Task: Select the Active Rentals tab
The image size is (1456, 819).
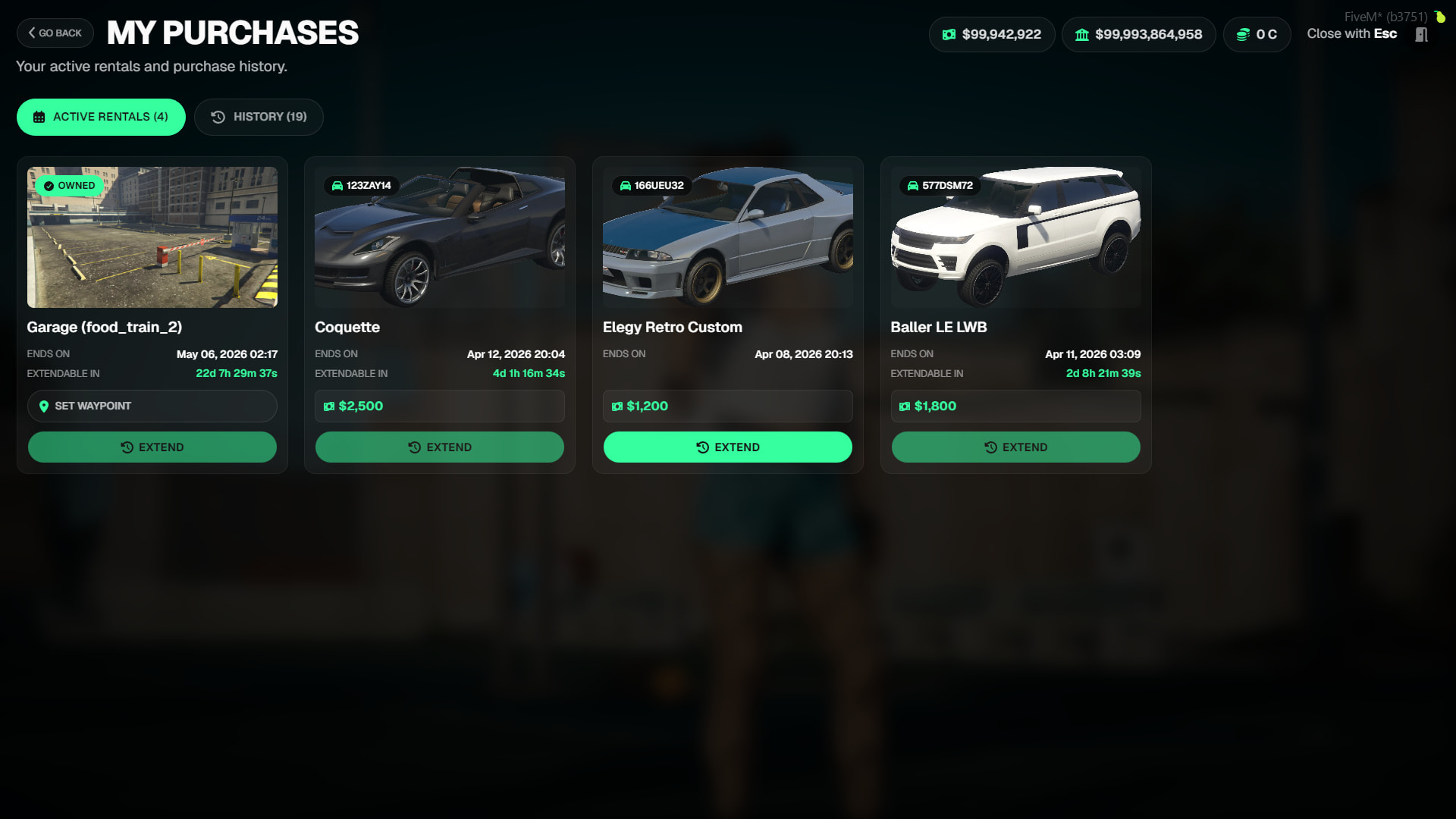Action: click(101, 117)
